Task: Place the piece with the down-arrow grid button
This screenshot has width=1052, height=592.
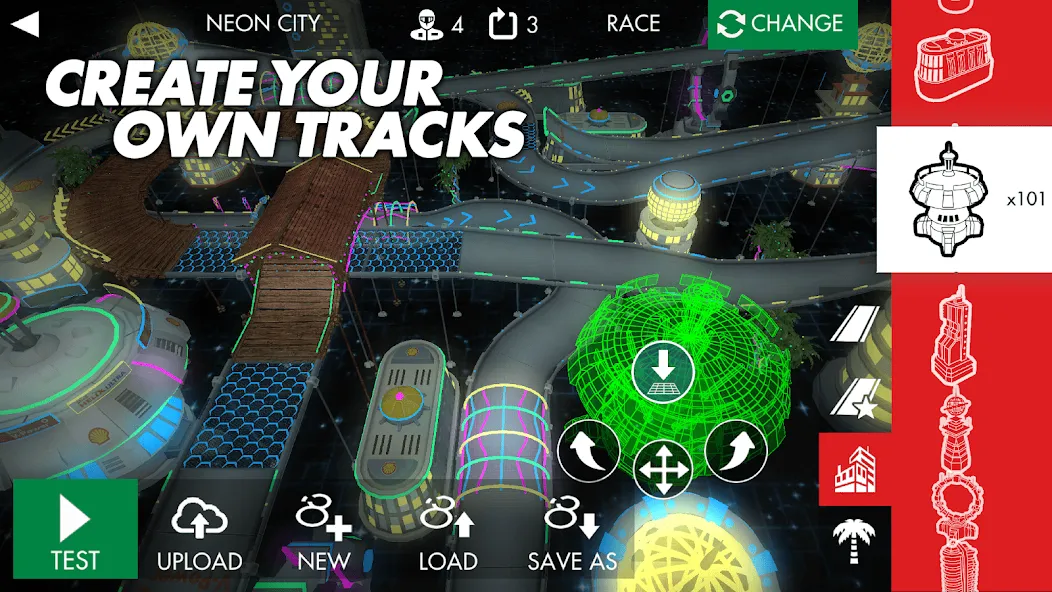Action: [x=663, y=376]
